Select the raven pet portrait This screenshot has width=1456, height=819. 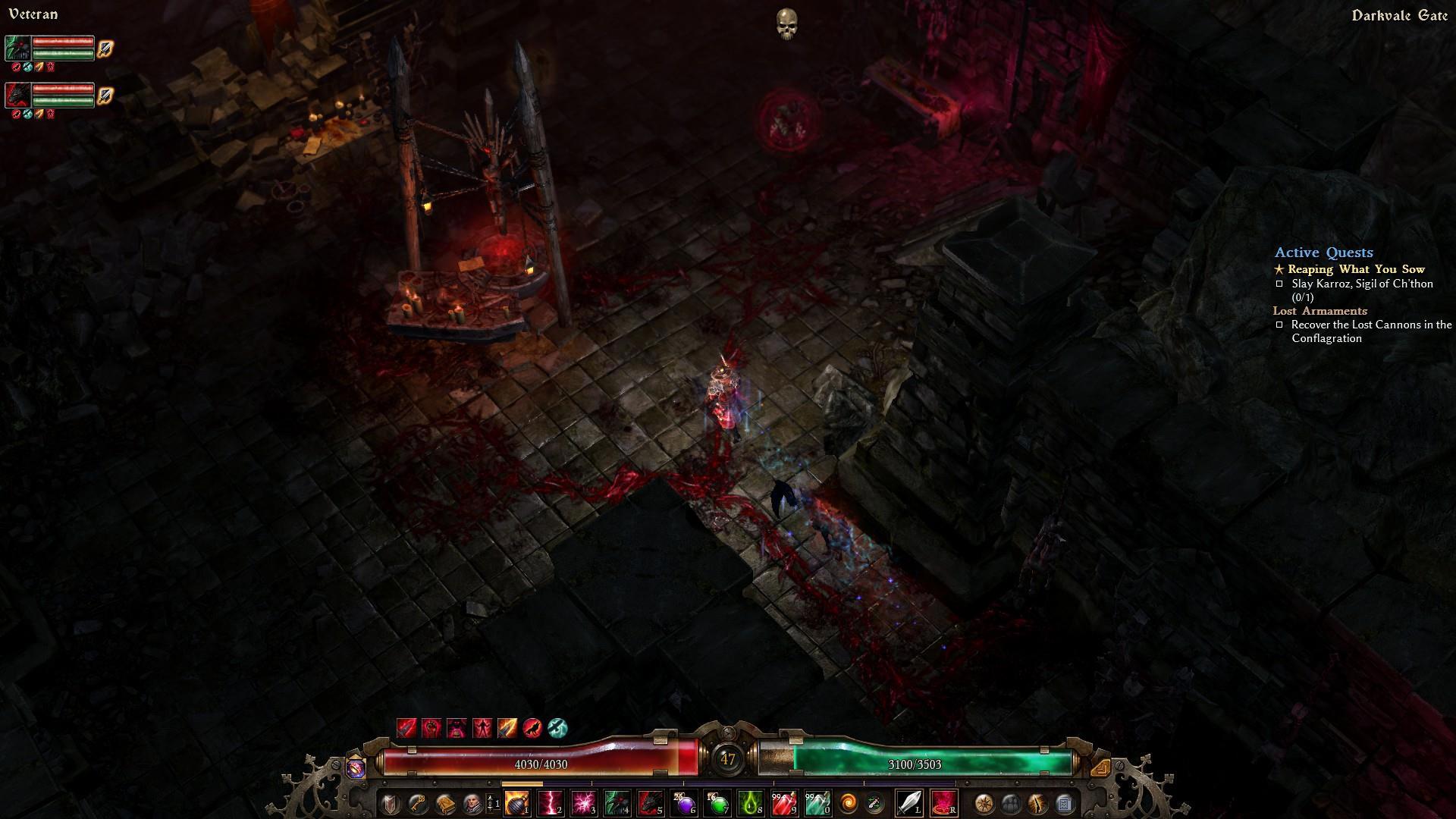18,48
